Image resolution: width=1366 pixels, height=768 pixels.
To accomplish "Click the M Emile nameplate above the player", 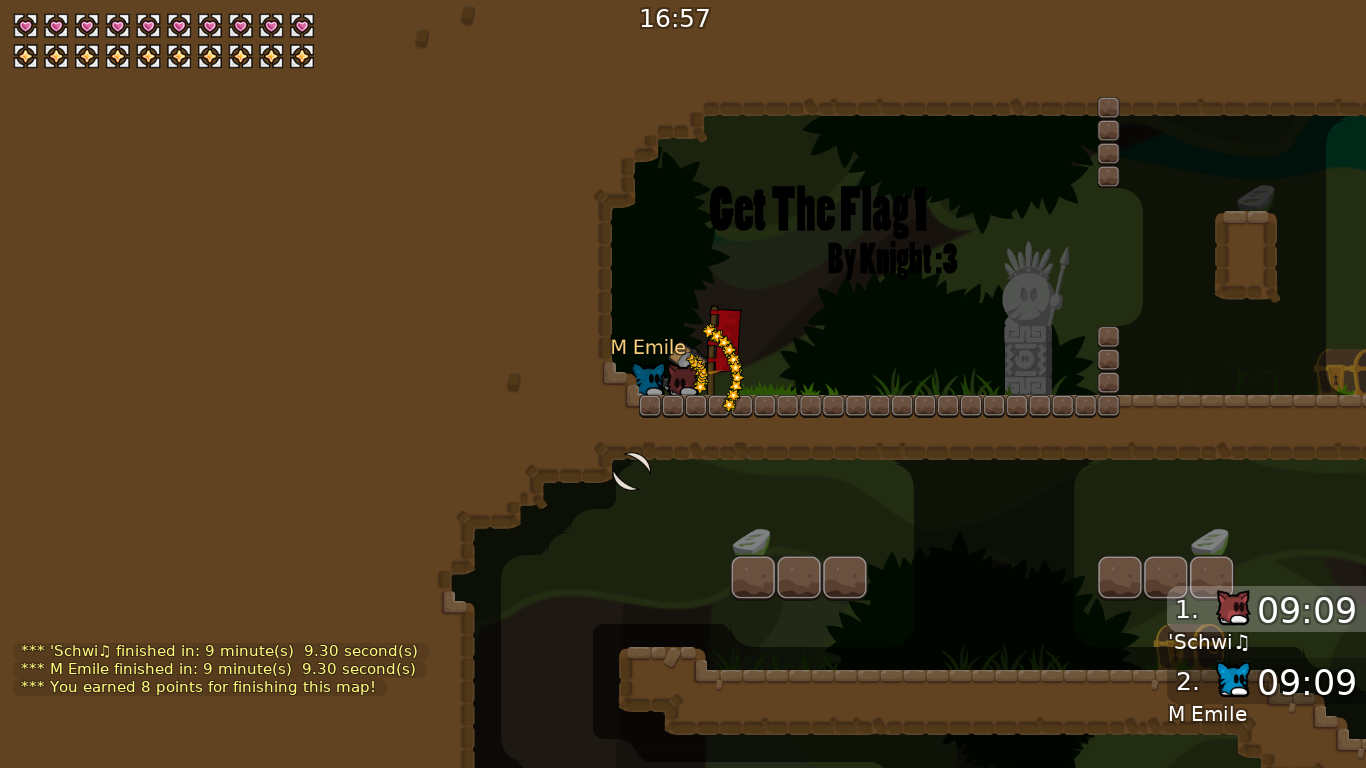I will coord(648,347).
